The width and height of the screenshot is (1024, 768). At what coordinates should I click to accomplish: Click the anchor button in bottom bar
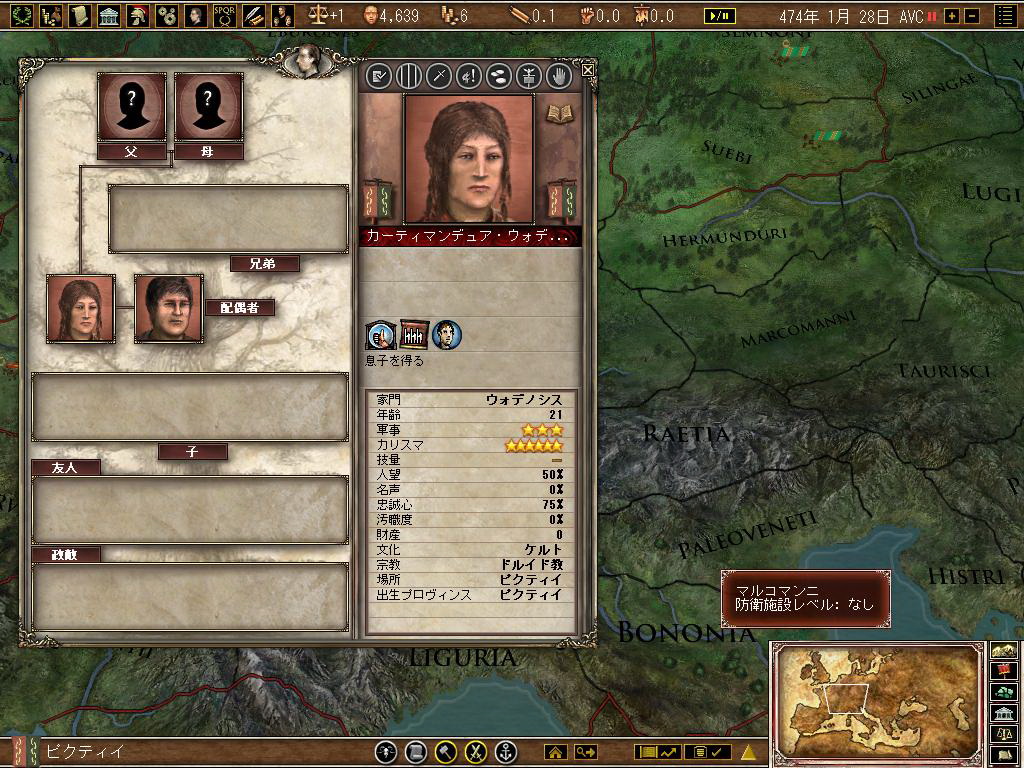tap(506, 751)
